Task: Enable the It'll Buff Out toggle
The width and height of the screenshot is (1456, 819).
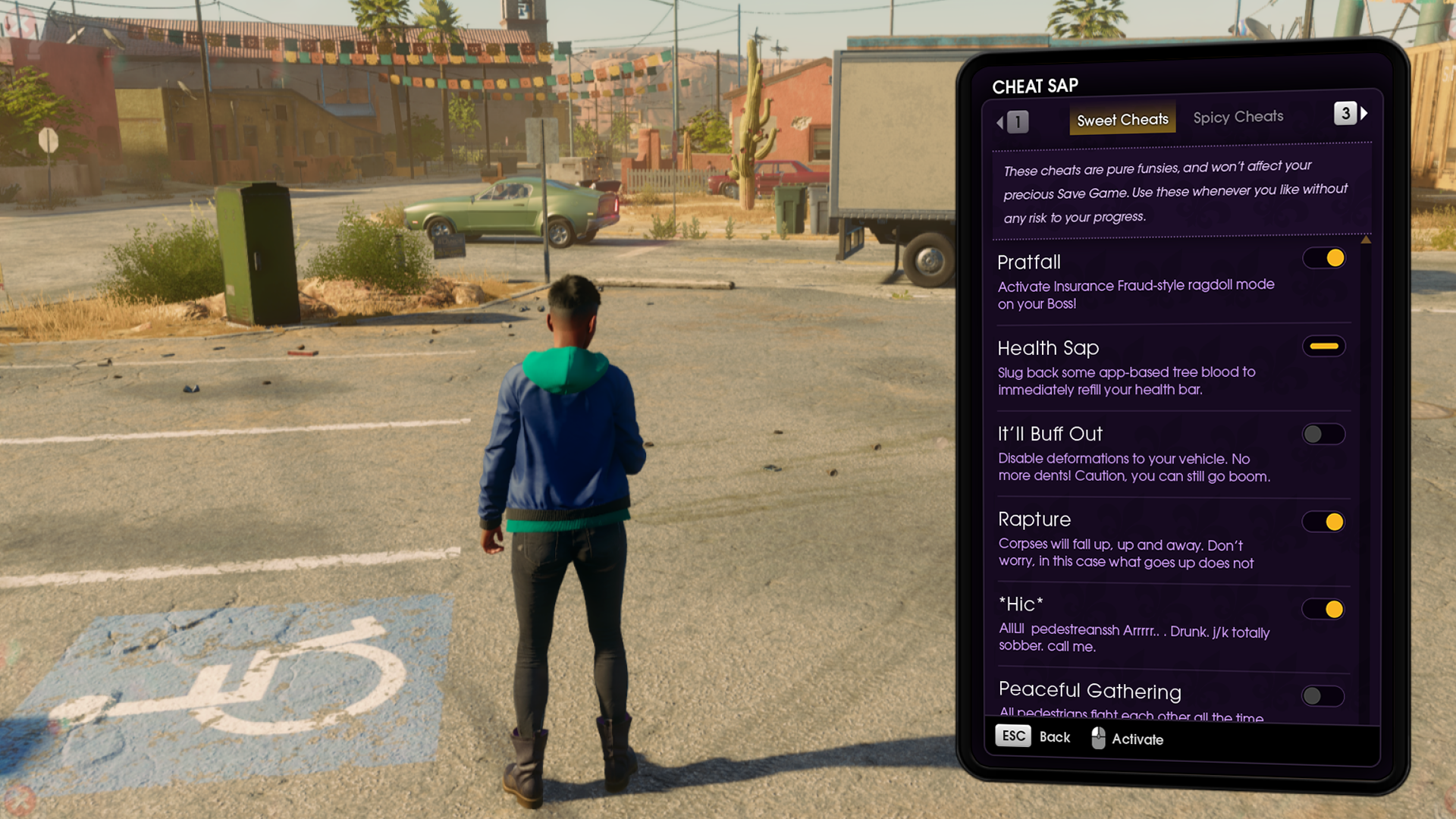Action: [1323, 435]
